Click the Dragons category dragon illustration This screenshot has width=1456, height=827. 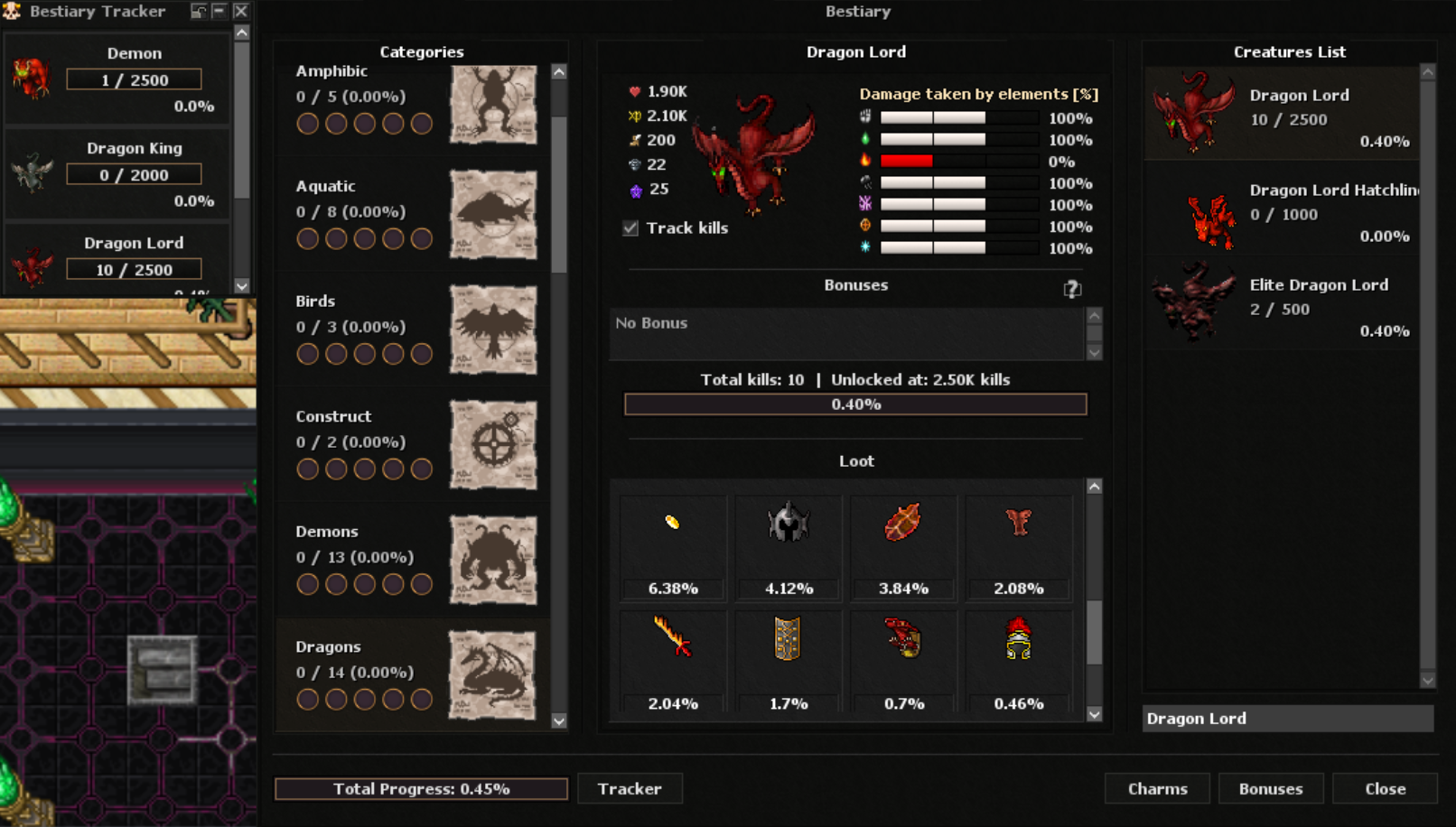493,674
